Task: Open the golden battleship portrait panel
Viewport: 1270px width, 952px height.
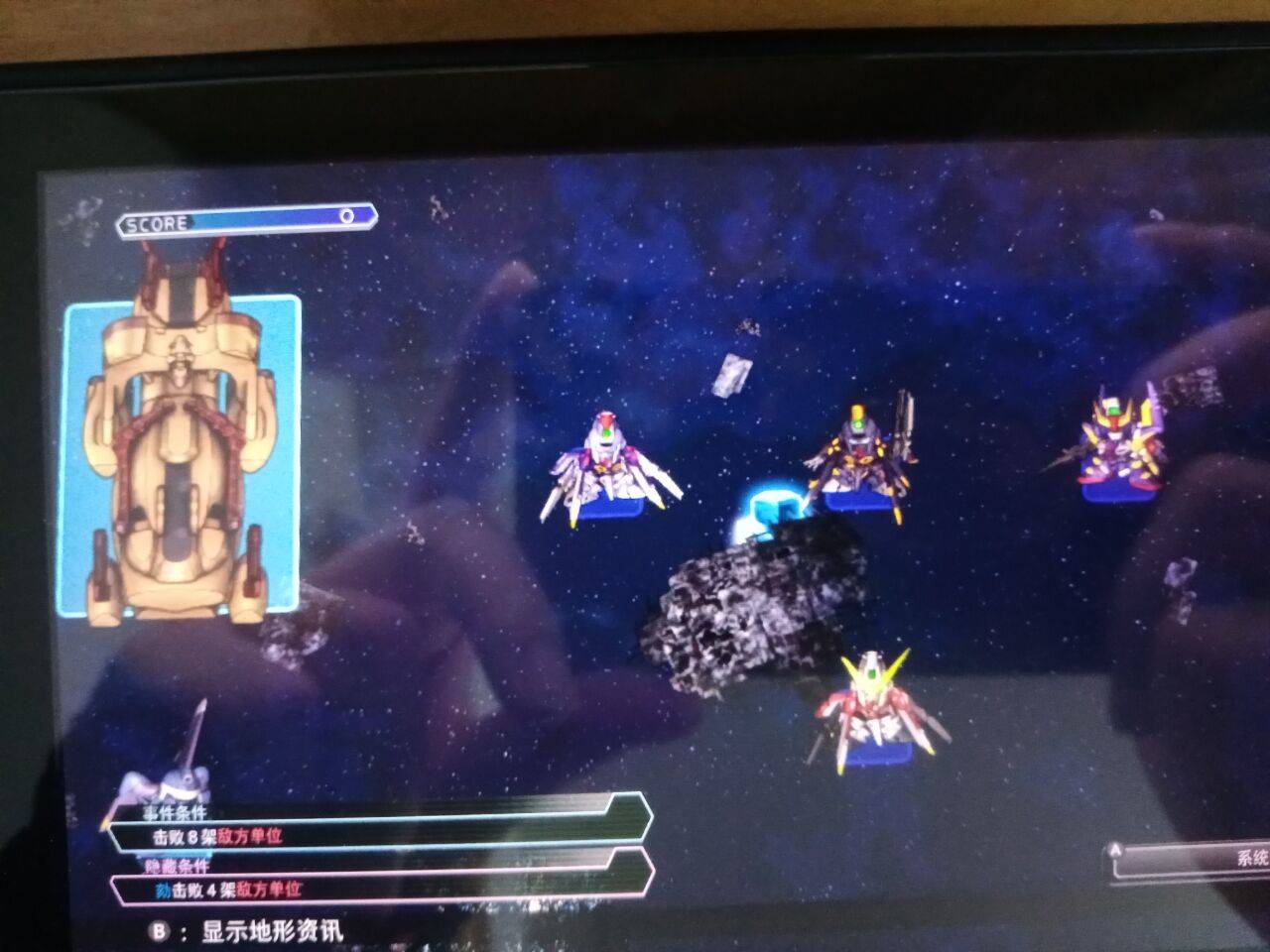Action: pyautogui.click(x=183, y=456)
